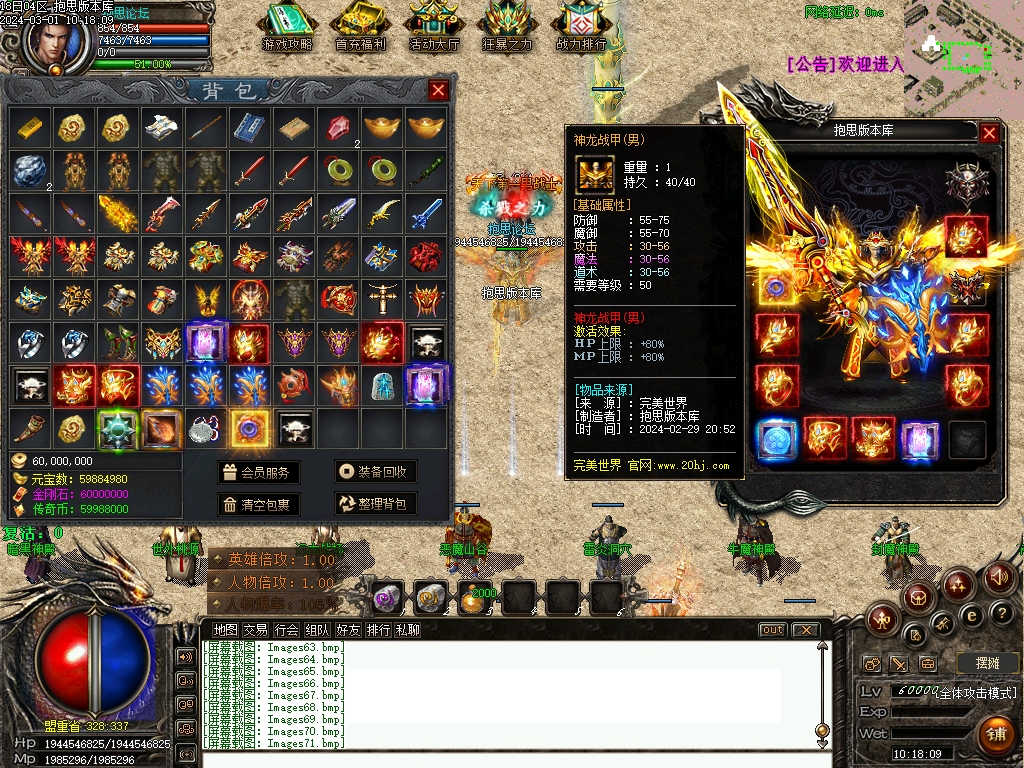Select the blue crystal sword slot
Image resolution: width=1024 pixels, height=768 pixels.
426,212
